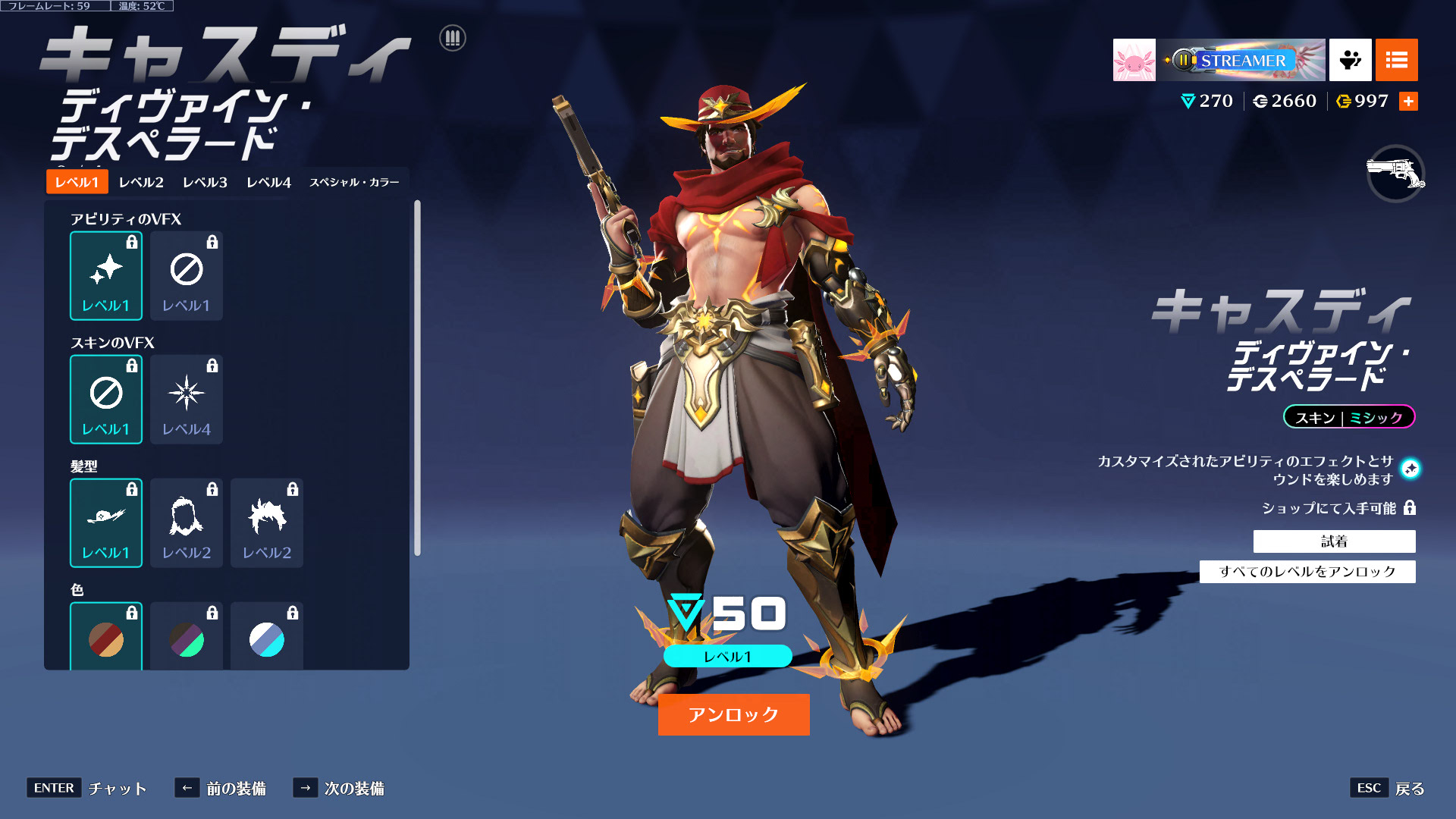Choose the purple and green color swatch
The height and width of the screenshot is (819, 1456).
(187, 639)
